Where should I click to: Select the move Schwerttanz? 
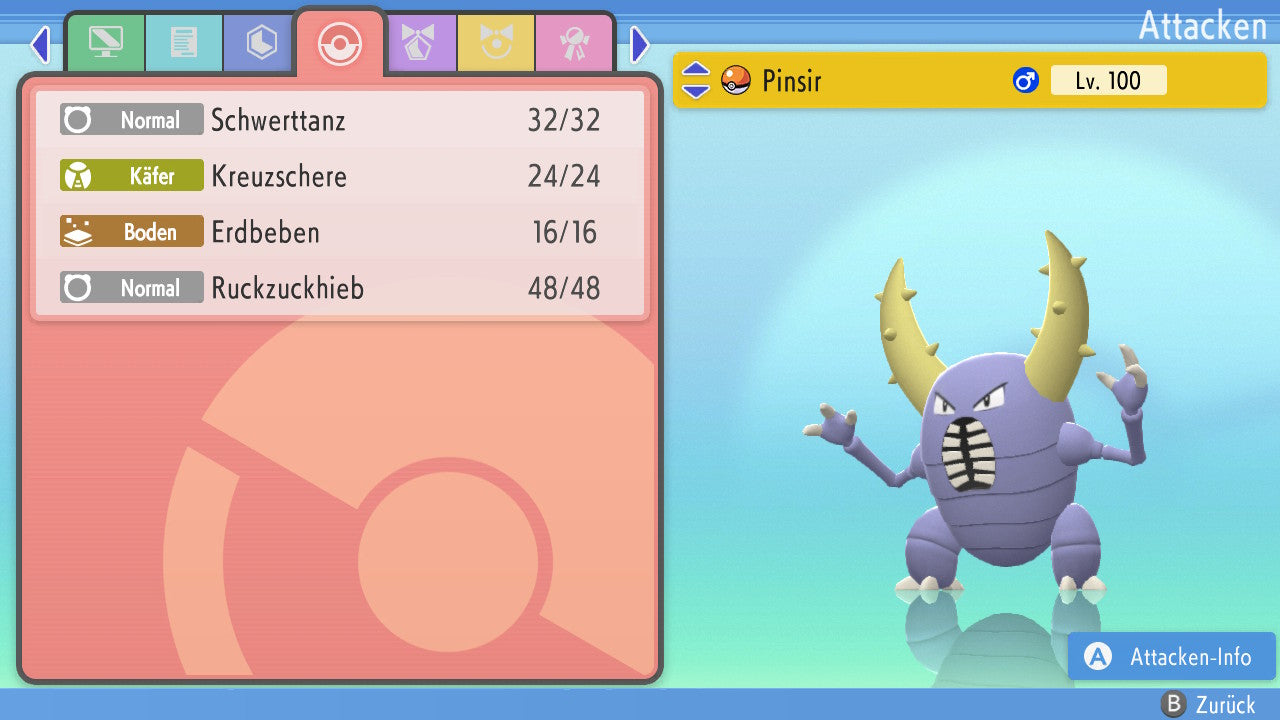pyautogui.click(x=340, y=120)
